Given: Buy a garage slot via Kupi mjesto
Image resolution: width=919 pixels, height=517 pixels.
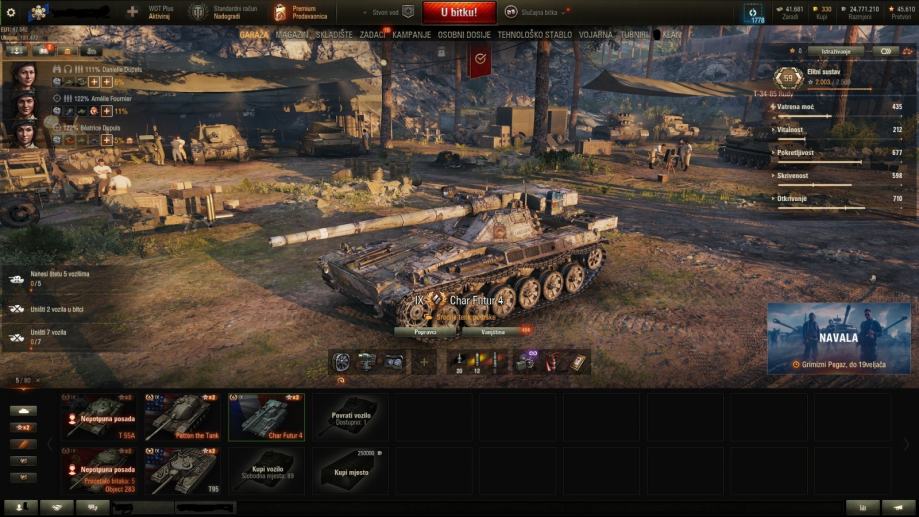Looking at the screenshot, I should 350,470.
